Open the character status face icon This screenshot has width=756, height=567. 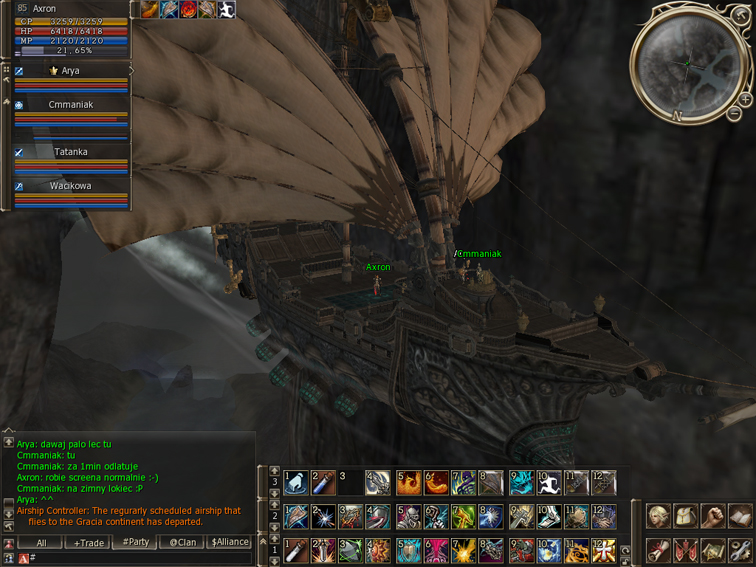click(x=658, y=517)
